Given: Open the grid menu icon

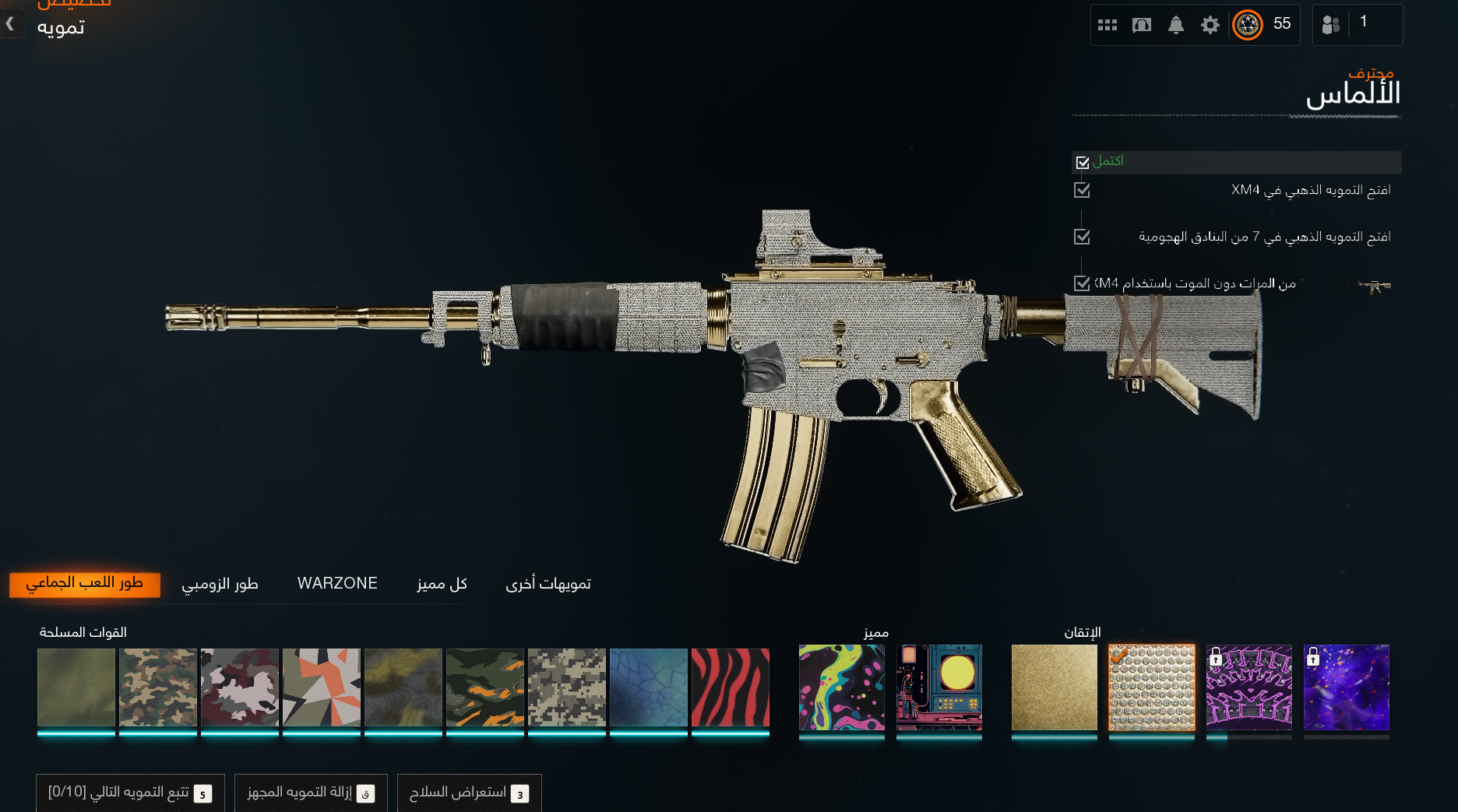Looking at the screenshot, I should 1107,25.
